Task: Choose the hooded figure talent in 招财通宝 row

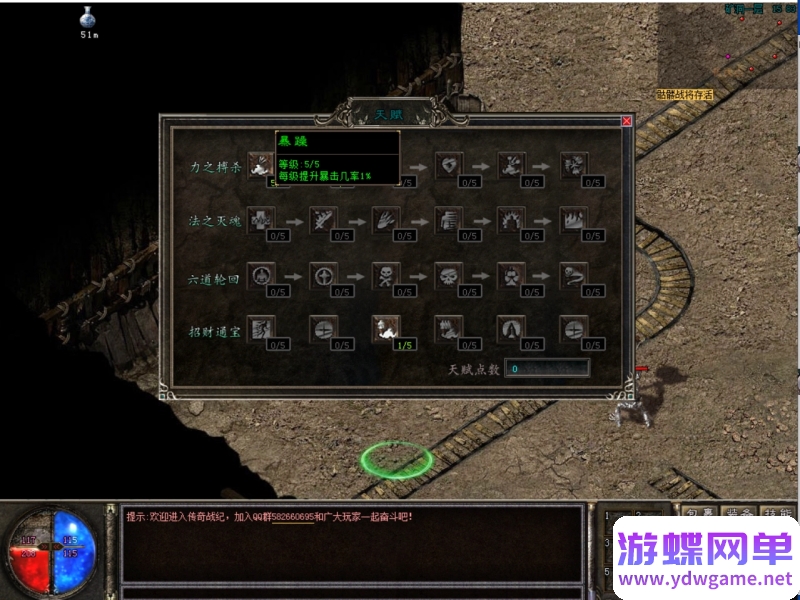Action: pyautogui.click(x=511, y=329)
